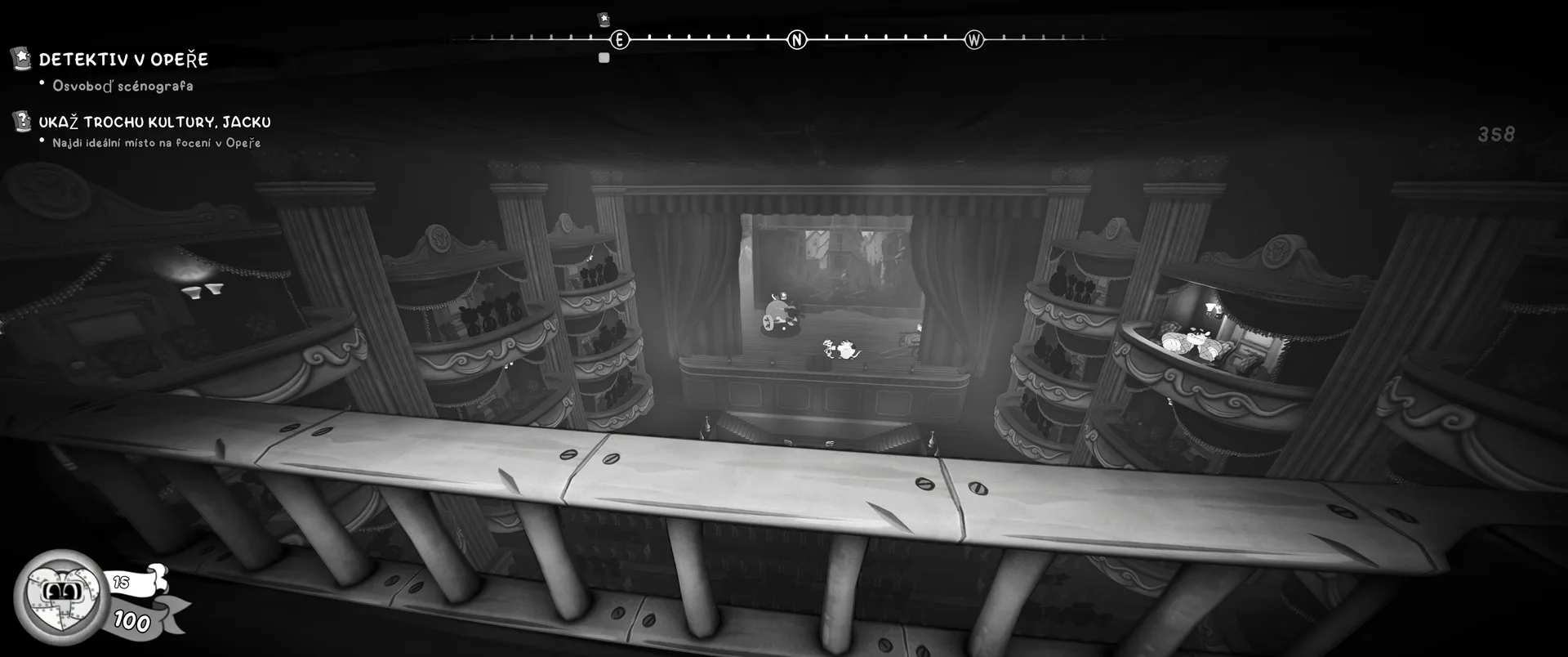
Task: Click the star badge next to Detektiv v Opeře
Action: 21,58
